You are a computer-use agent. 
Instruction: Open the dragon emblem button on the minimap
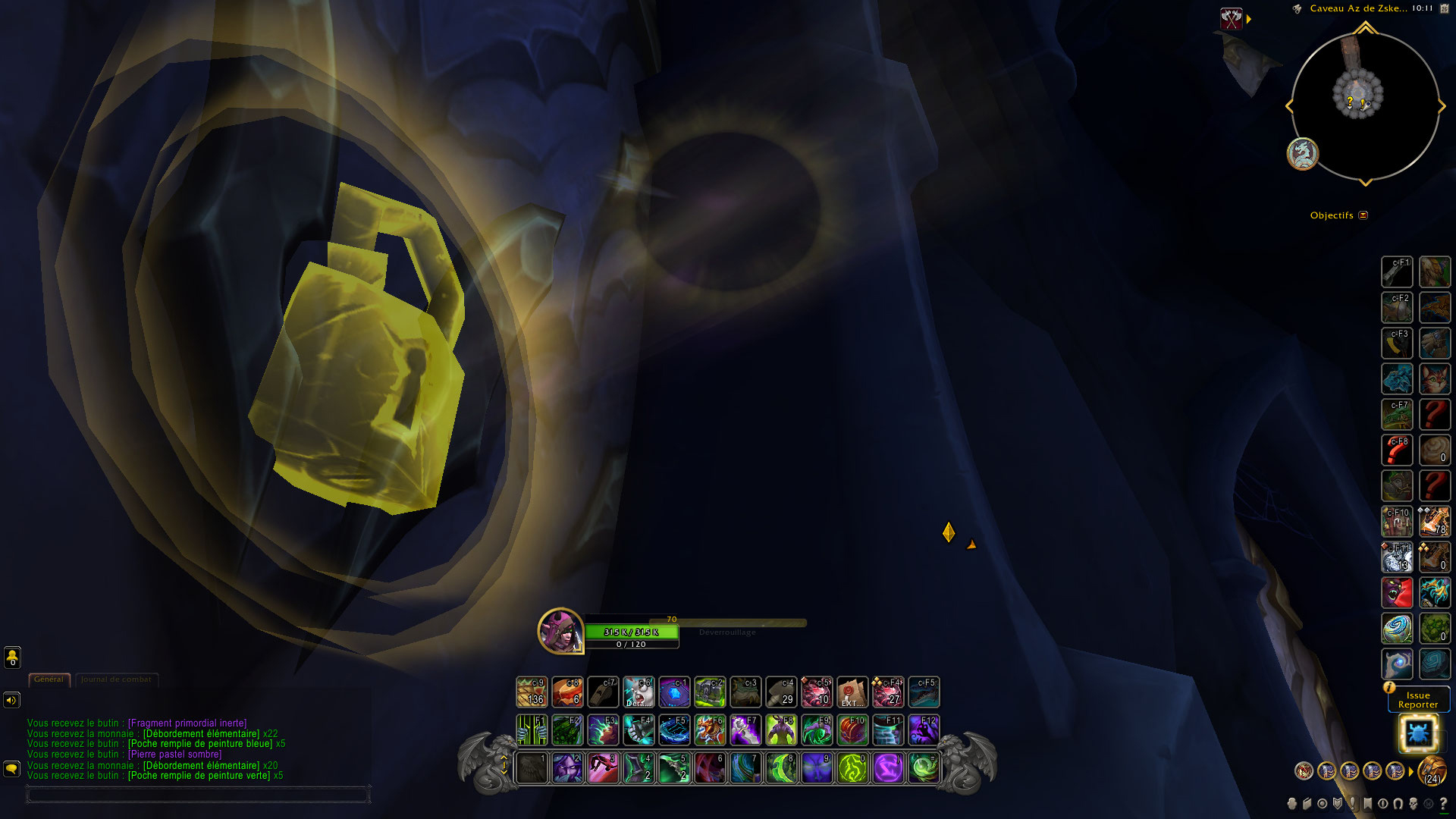coord(1303,154)
